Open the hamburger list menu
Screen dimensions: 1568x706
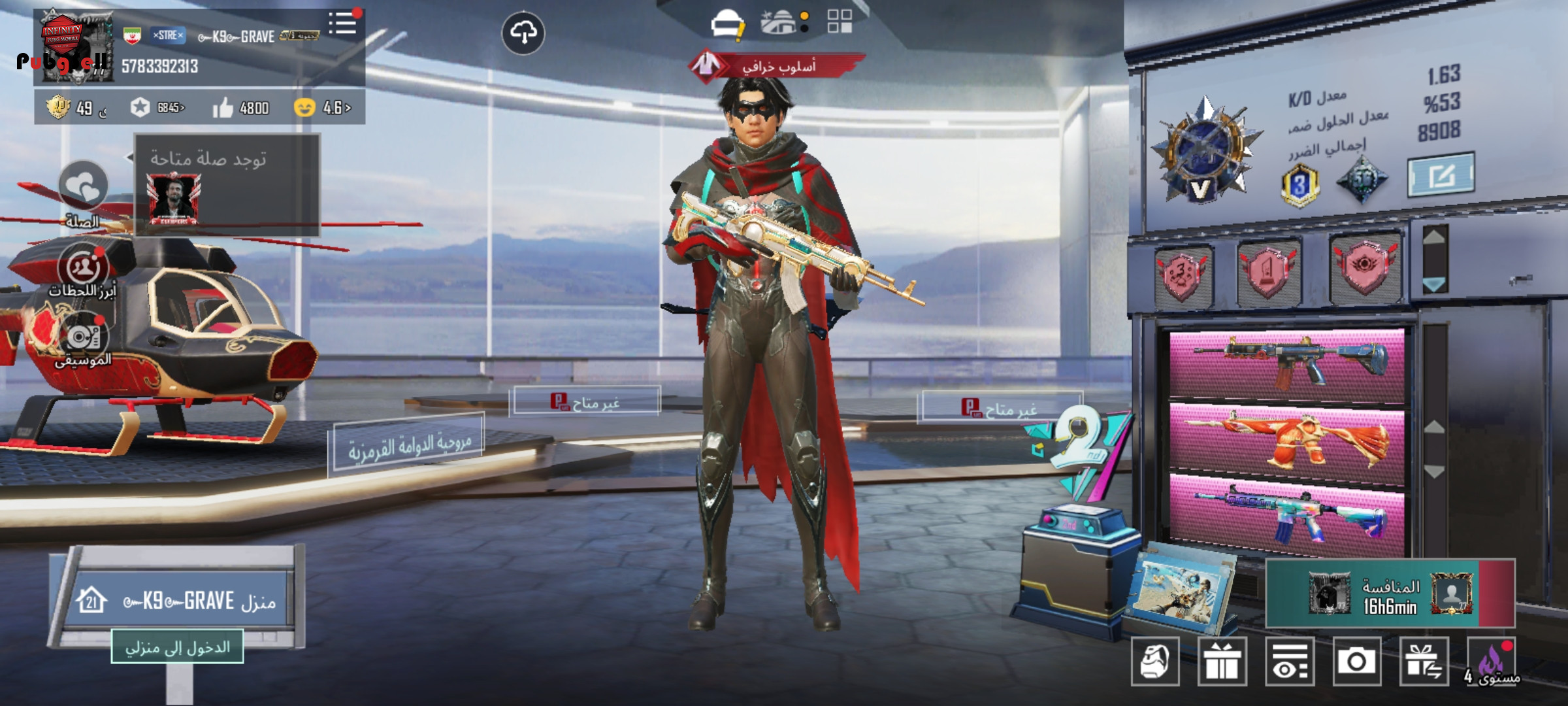343,24
